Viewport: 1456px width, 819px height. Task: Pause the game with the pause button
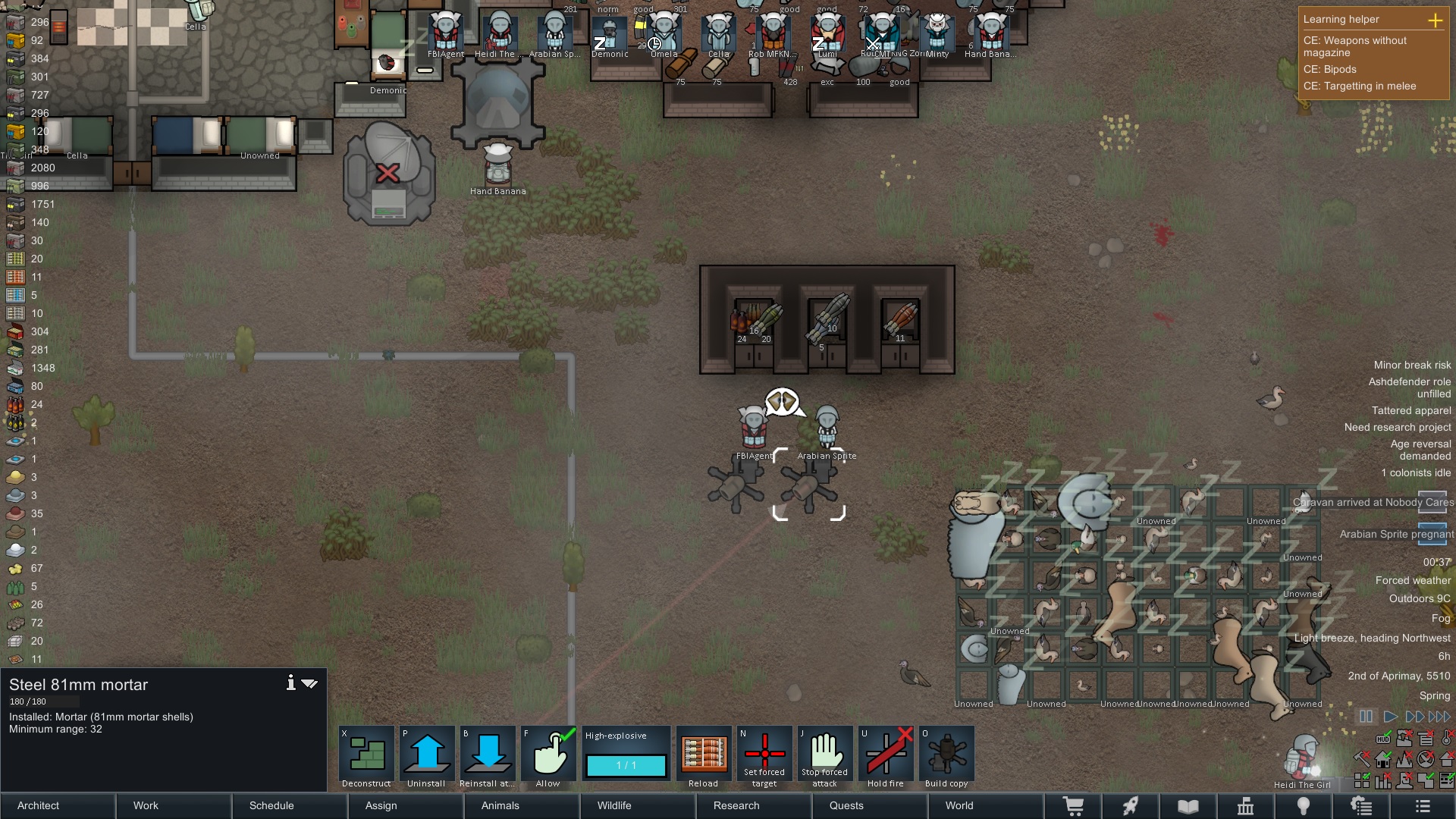point(1367,716)
